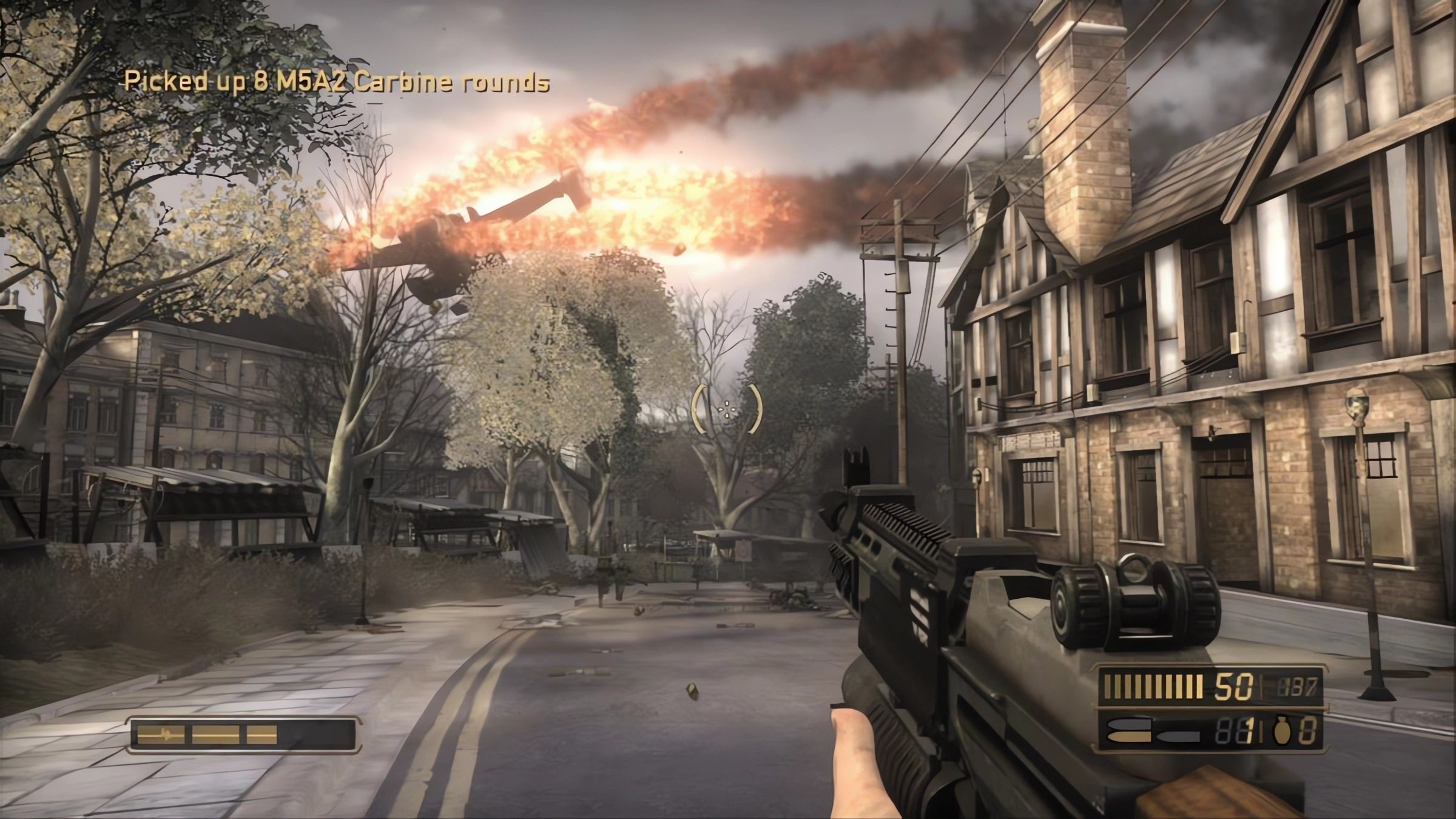The image size is (1456, 819).
Task: Click the pickup message about Carbine rounds
Action: click(334, 82)
